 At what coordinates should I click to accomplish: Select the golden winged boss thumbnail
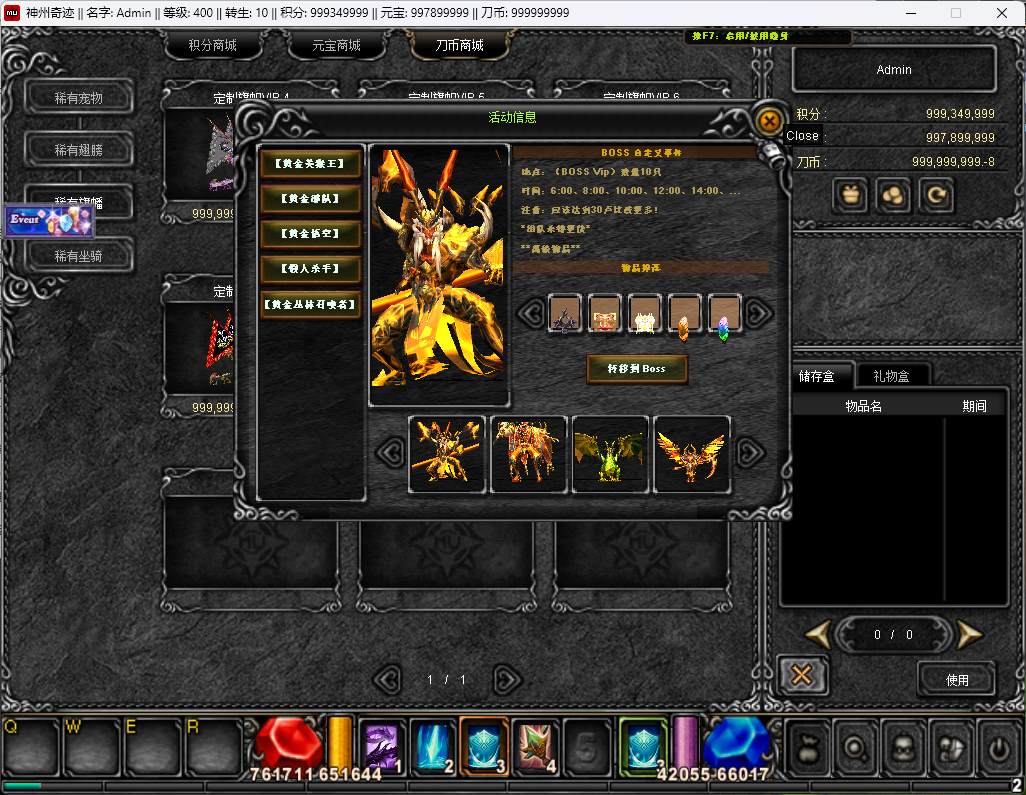[691, 455]
